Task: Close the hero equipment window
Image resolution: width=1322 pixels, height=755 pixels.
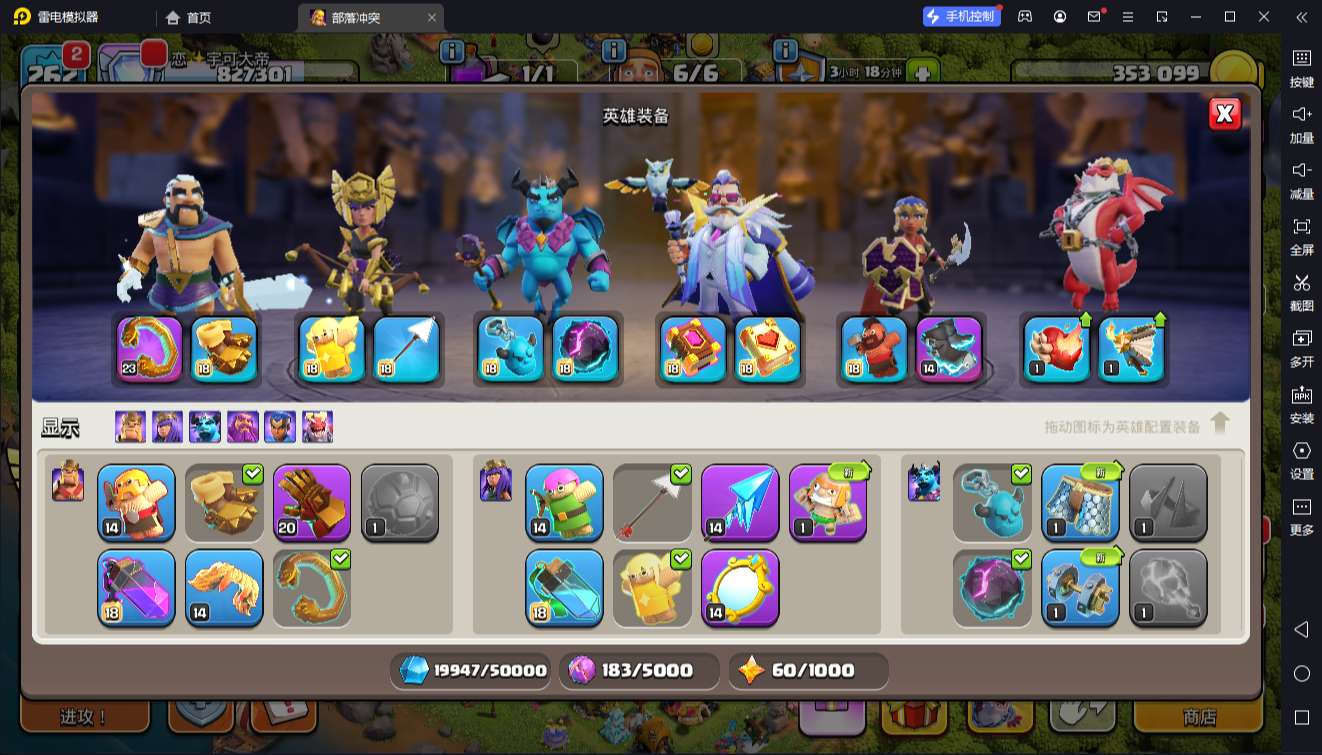Action: (1224, 114)
